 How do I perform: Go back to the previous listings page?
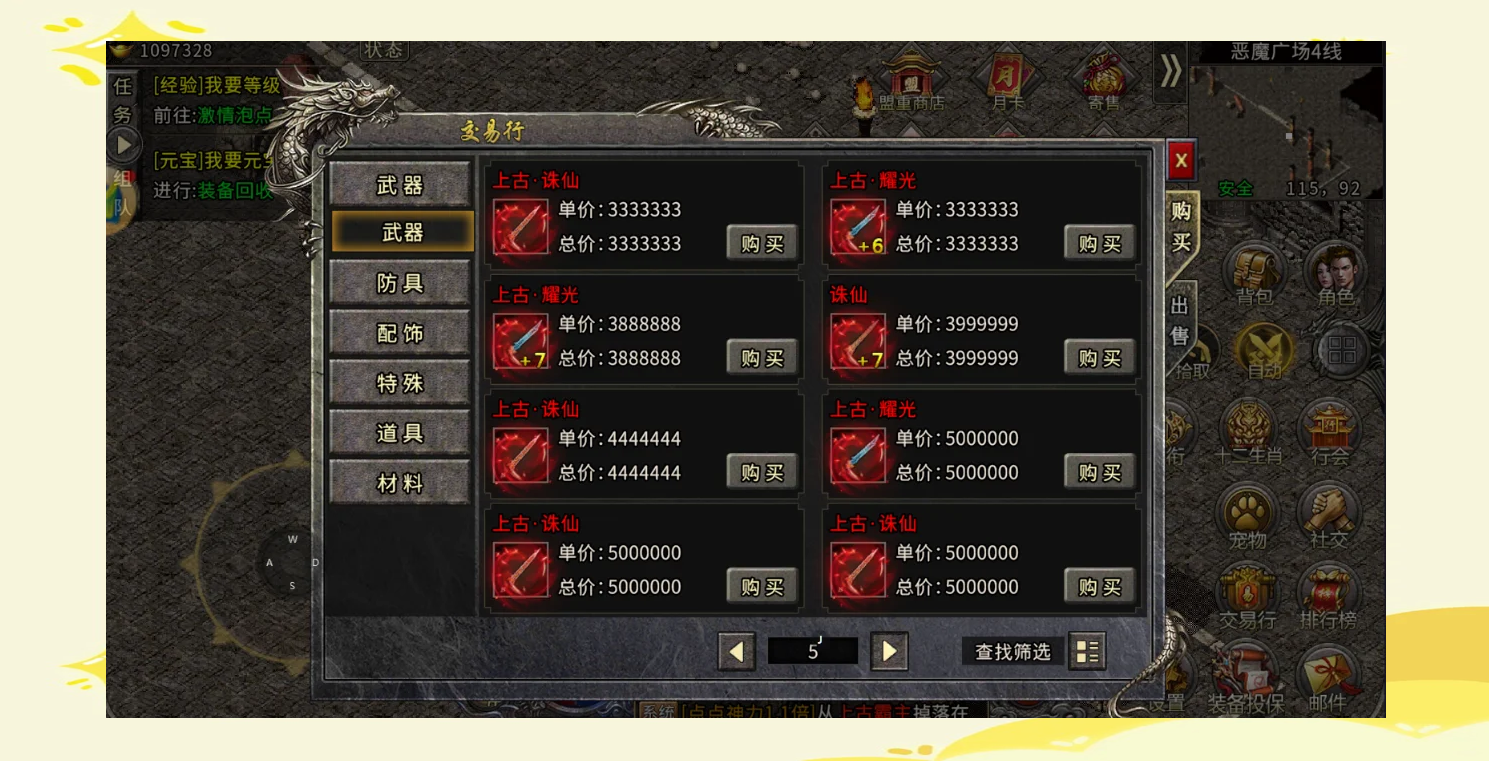point(736,652)
